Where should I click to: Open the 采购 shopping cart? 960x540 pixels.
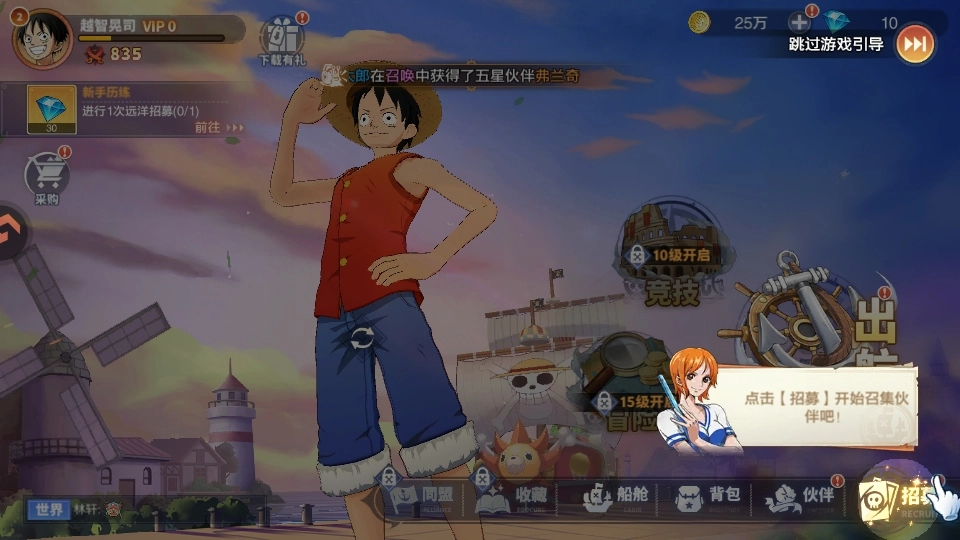point(47,180)
